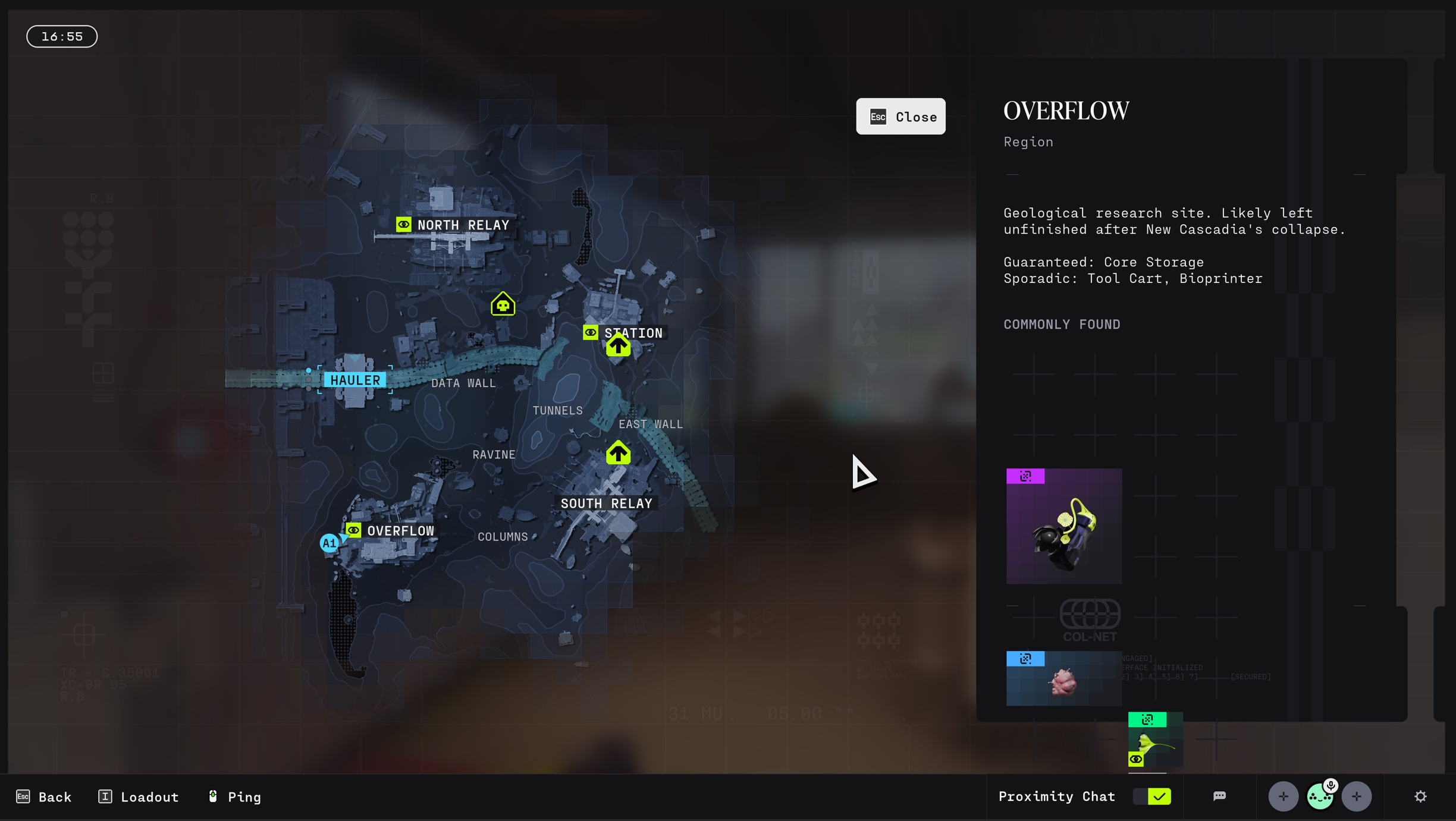Open the text chat speech bubble icon
The height and width of the screenshot is (821, 1456).
(1219, 797)
